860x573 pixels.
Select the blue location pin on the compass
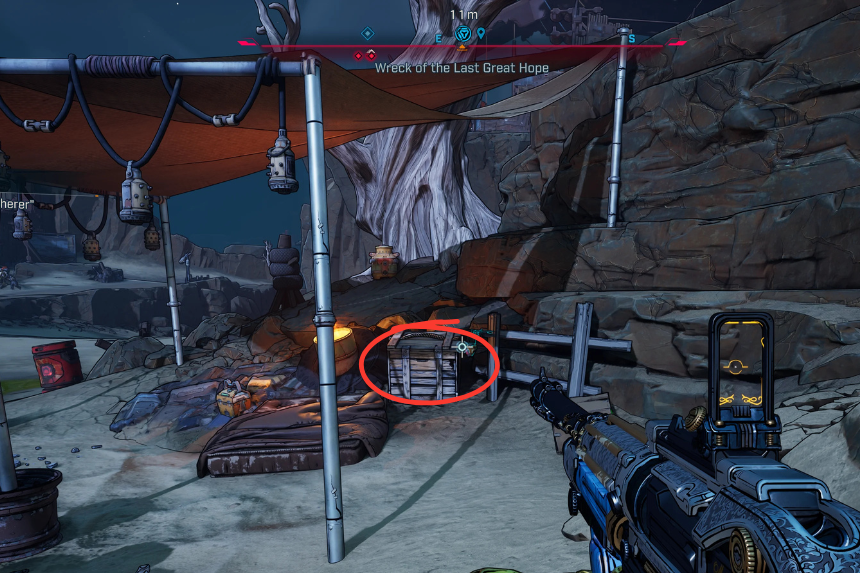481,34
